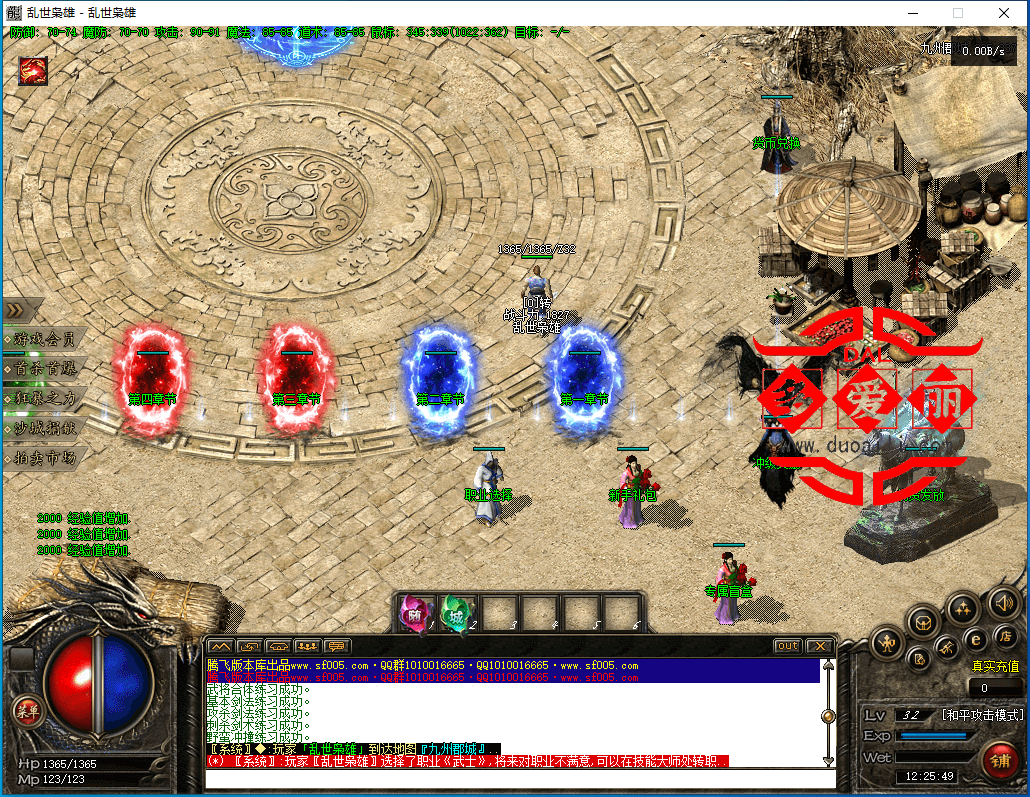Open the bag inventory icon
The image size is (1030, 797).
[x=924, y=622]
